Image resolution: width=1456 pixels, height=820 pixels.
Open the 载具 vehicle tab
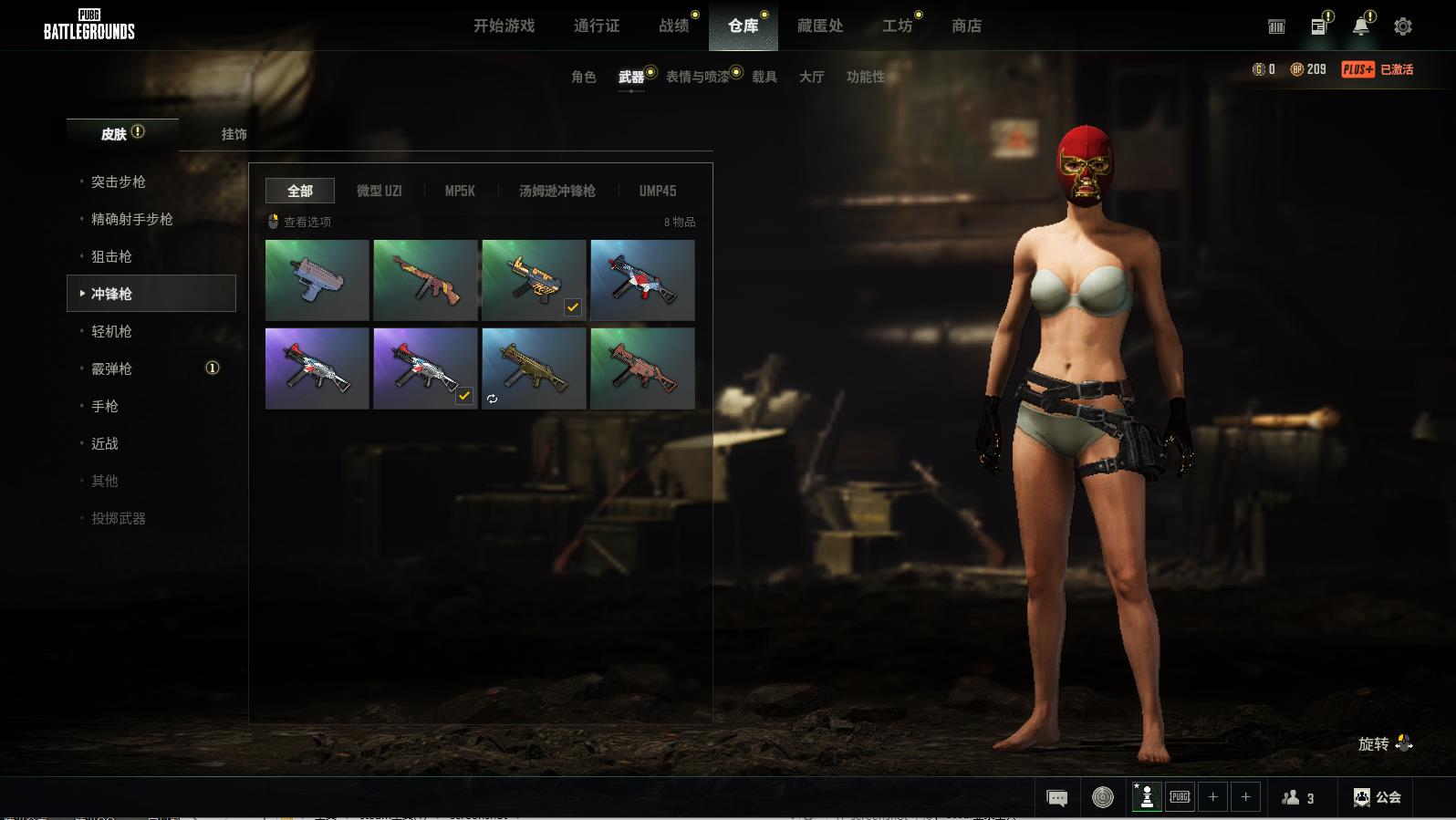764,77
